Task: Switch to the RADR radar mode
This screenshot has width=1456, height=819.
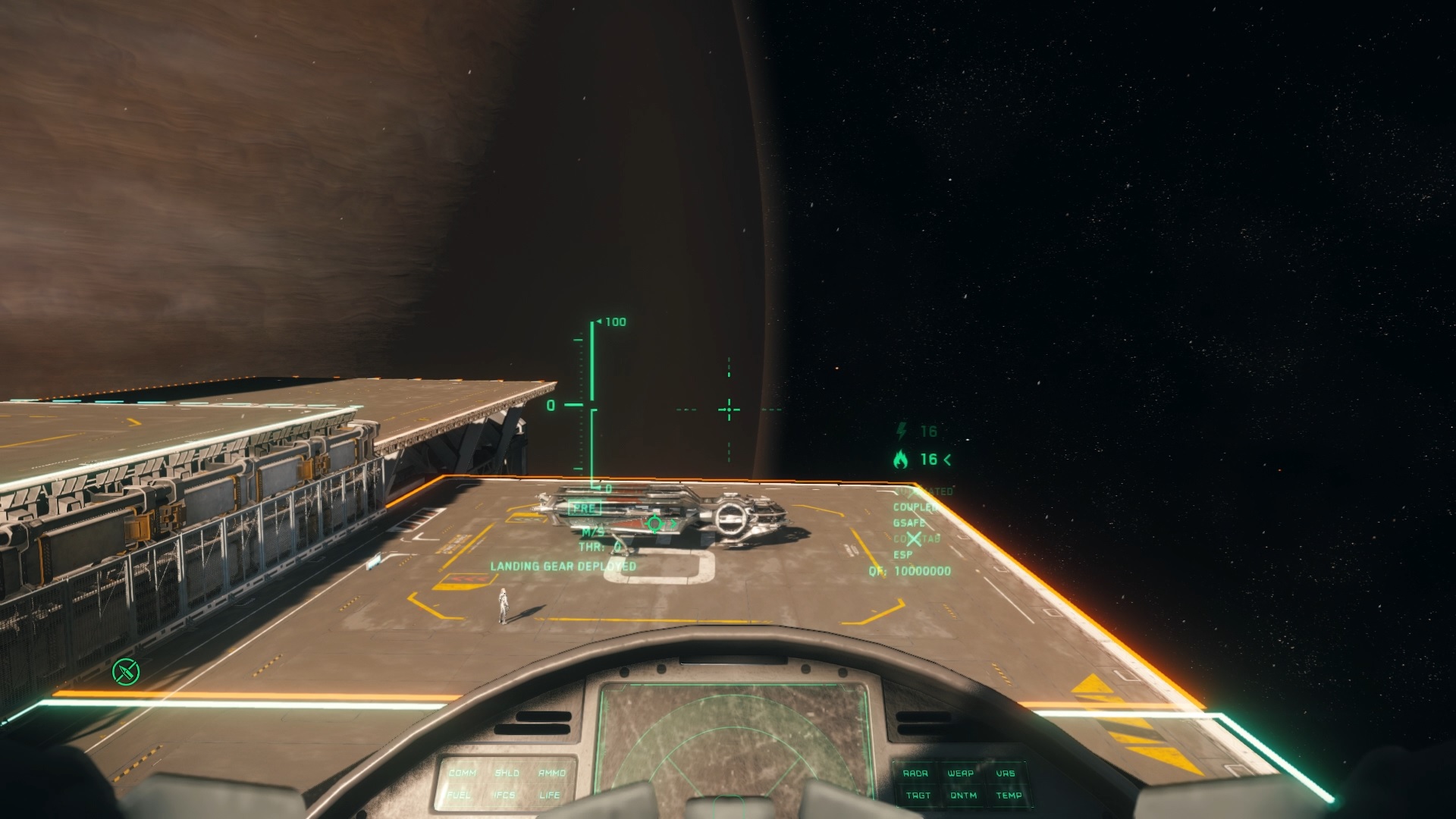Action: click(x=915, y=773)
